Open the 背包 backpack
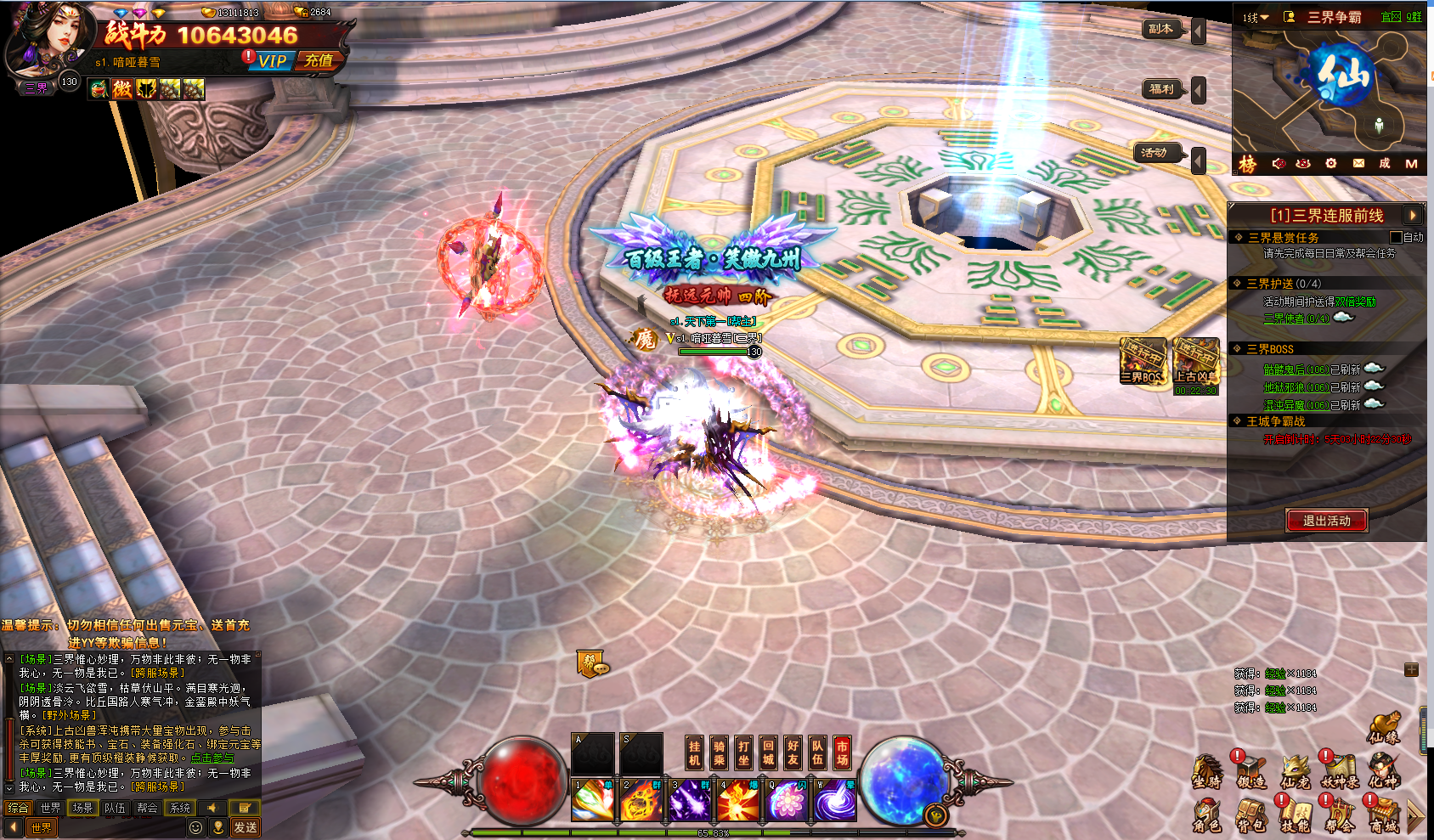This screenshot has width=1434, height=840. (x=1251, y=816)
